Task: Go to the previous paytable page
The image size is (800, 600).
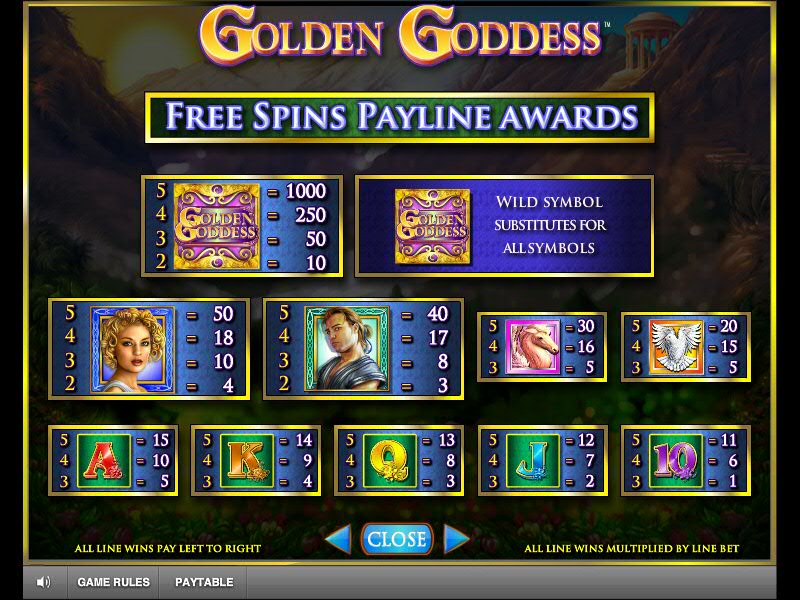Action: [338, 540]
